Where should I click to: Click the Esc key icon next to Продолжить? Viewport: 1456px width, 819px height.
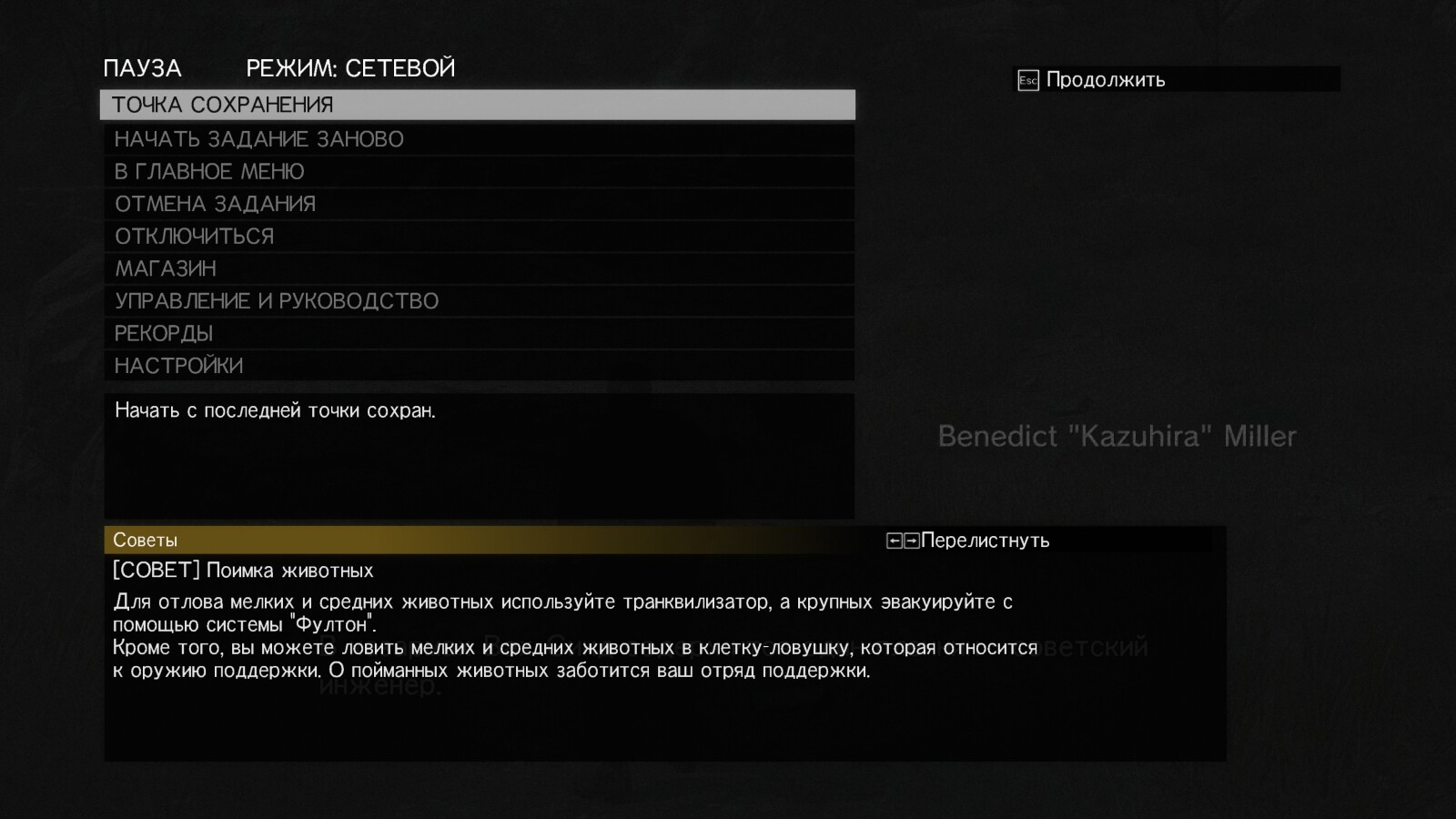tap(1028, 80)
